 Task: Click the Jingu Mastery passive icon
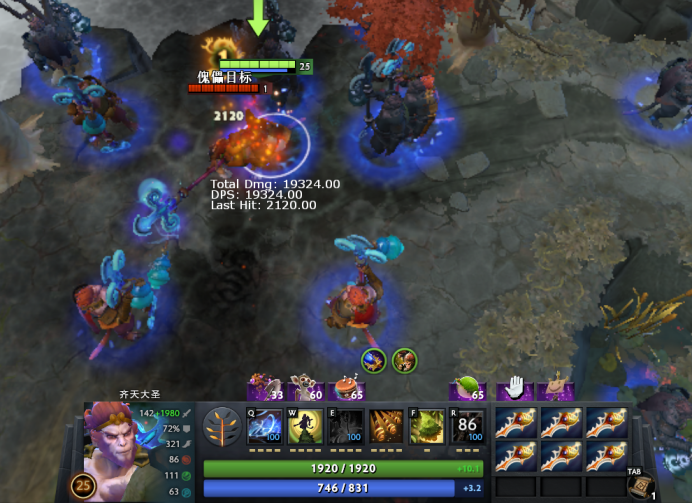tap(387, 427)
